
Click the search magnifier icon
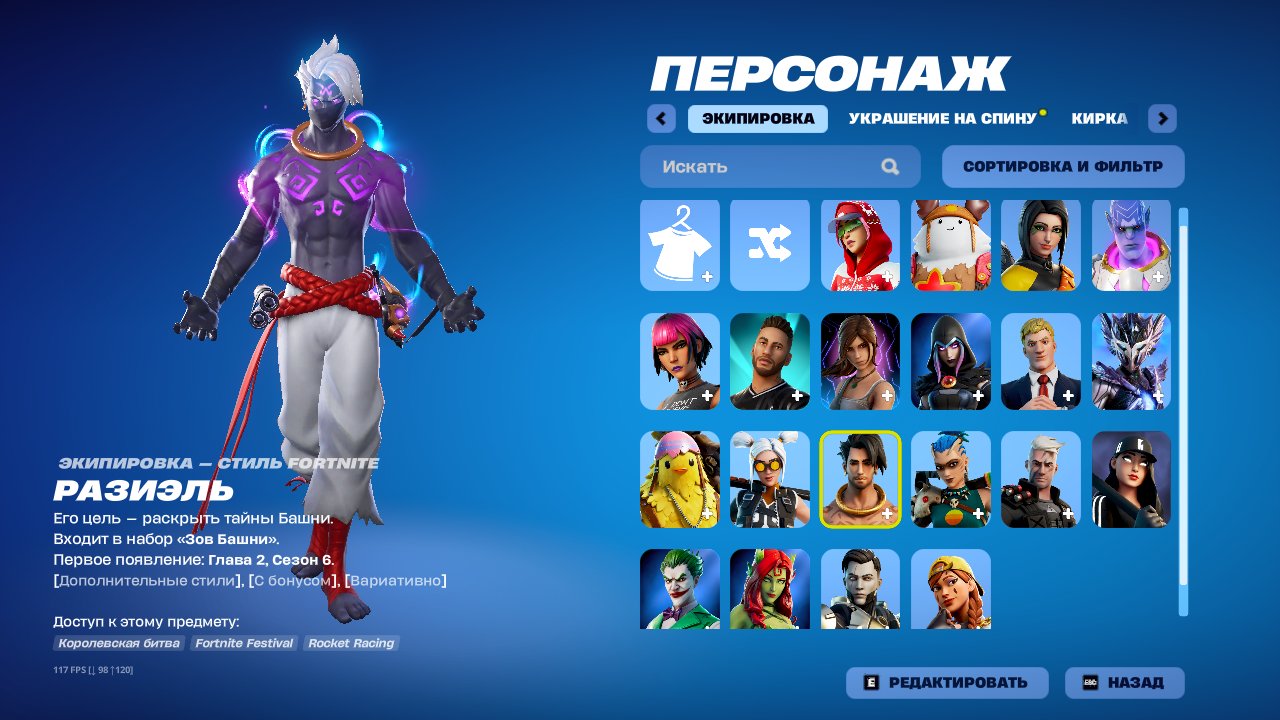[x=889, y=166]
